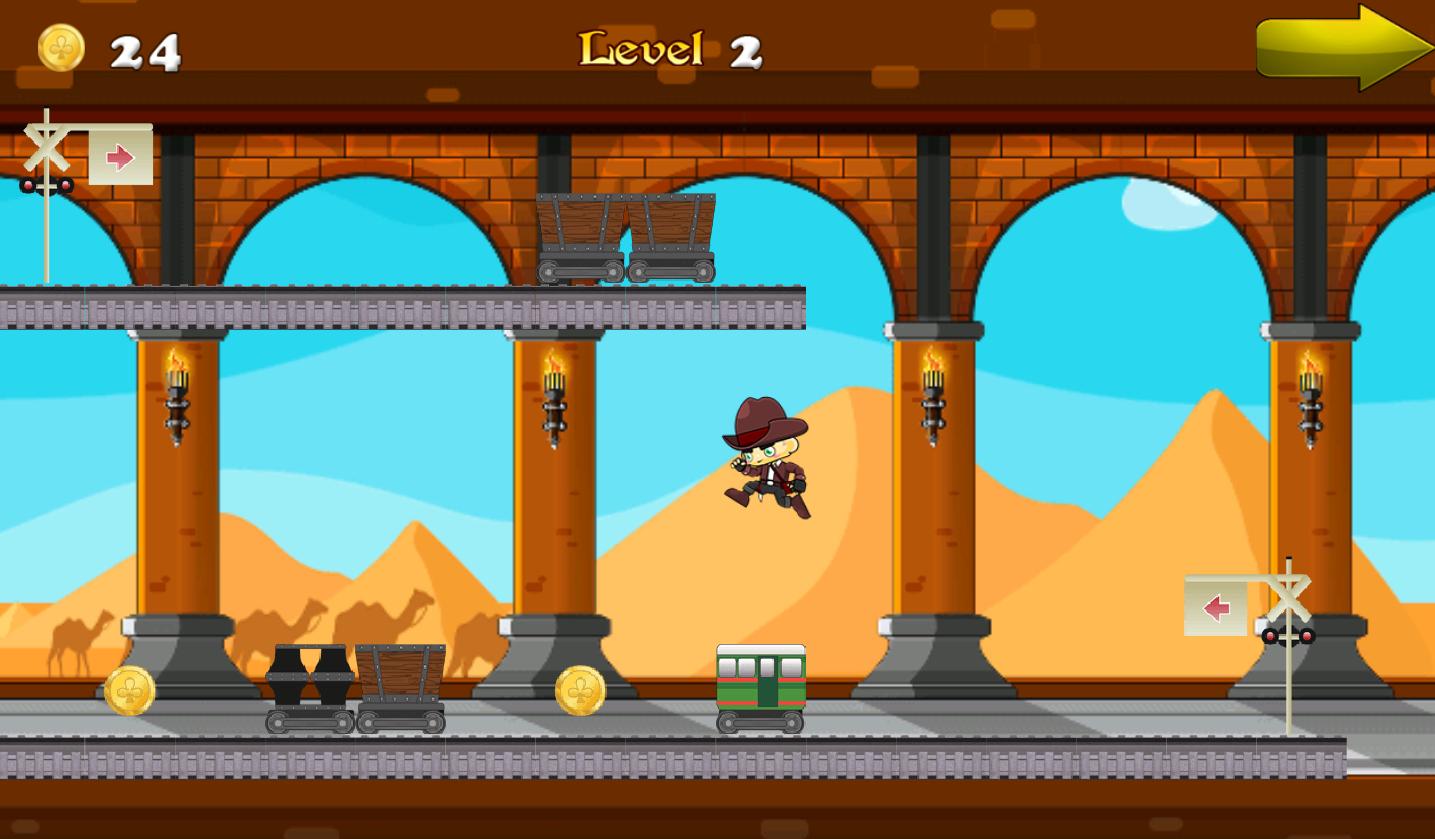The width and height of the screenshot is (1435, 839).
Task: Collect the coin next to the black cart
Action: [130, 690]
